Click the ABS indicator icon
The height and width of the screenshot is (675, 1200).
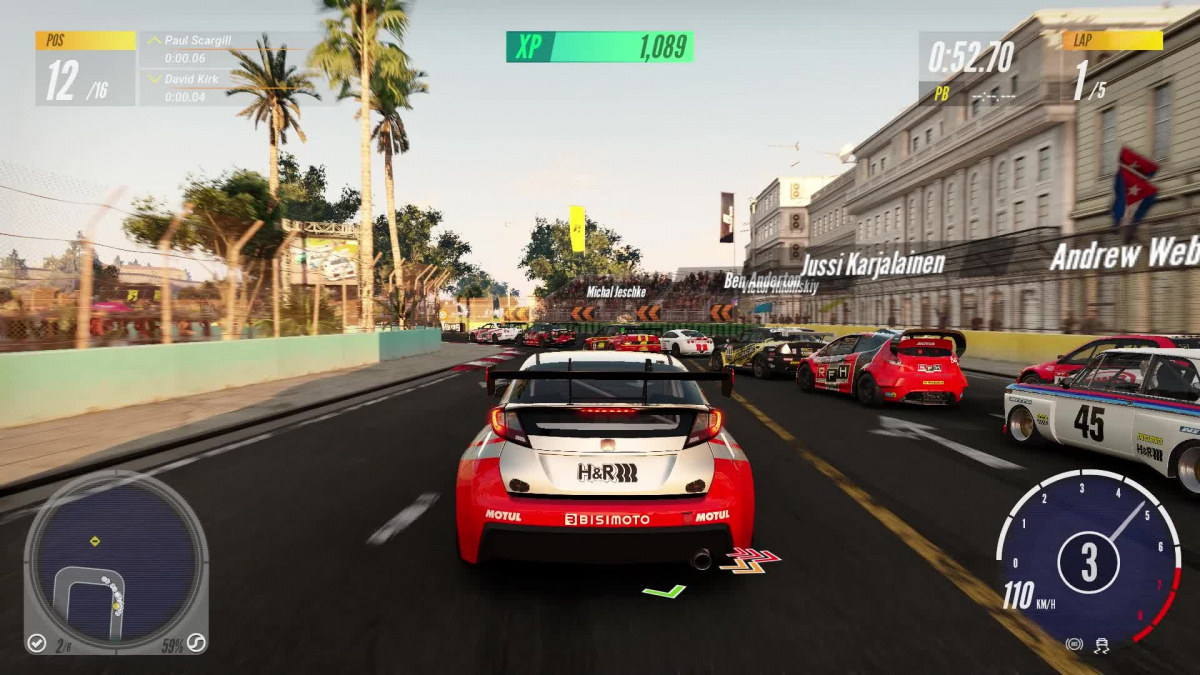1074,645
